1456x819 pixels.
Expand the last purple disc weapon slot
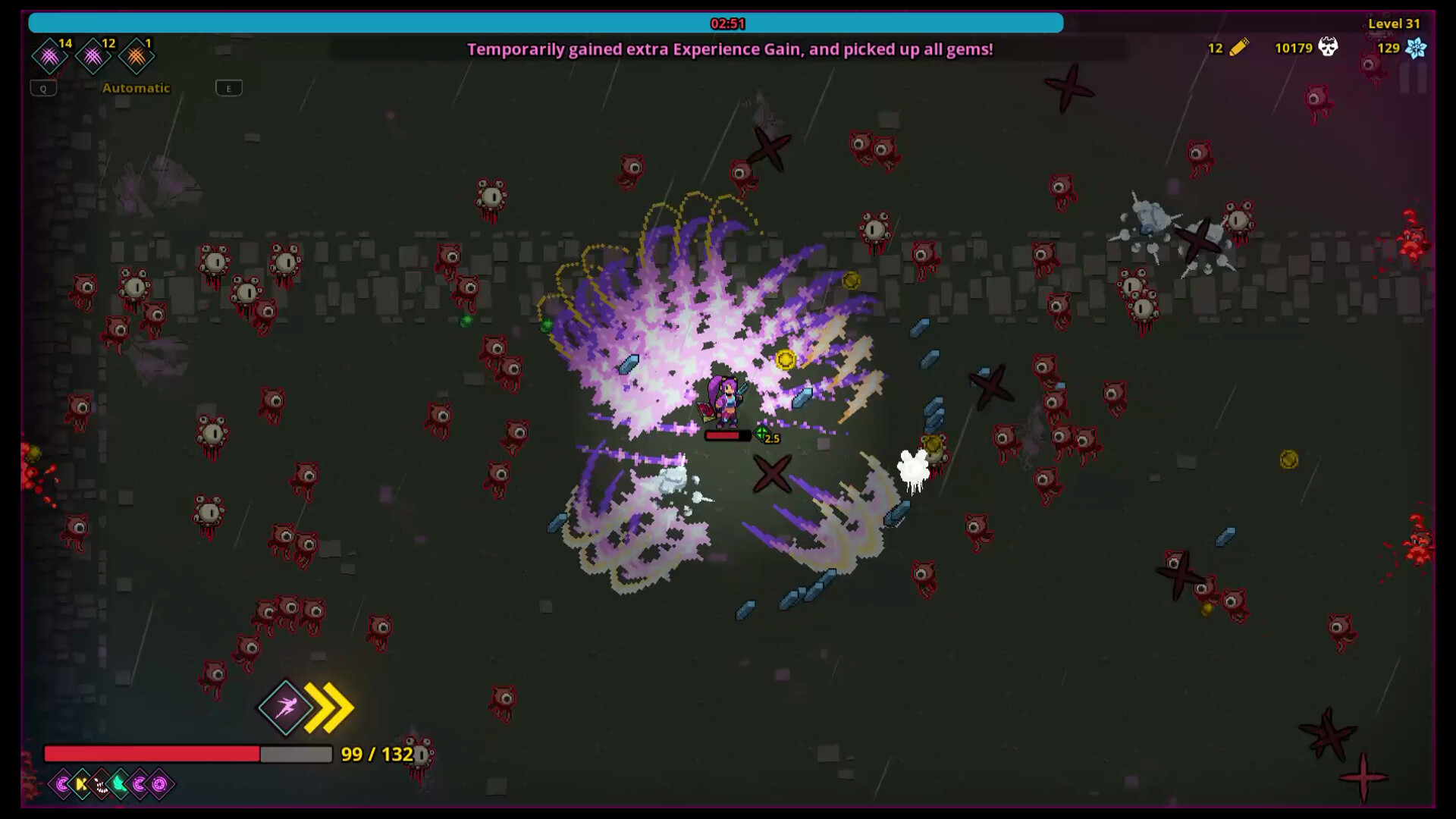tap(158, 784)
